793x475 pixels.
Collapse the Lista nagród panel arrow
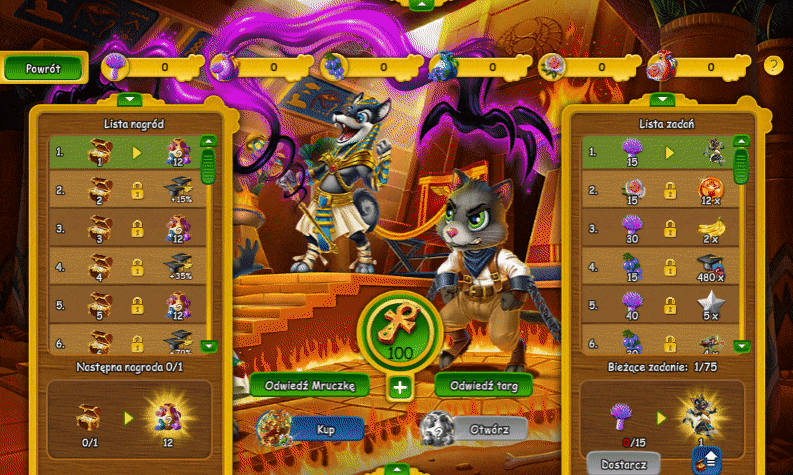pyautogui.click(x=131, y=99)
